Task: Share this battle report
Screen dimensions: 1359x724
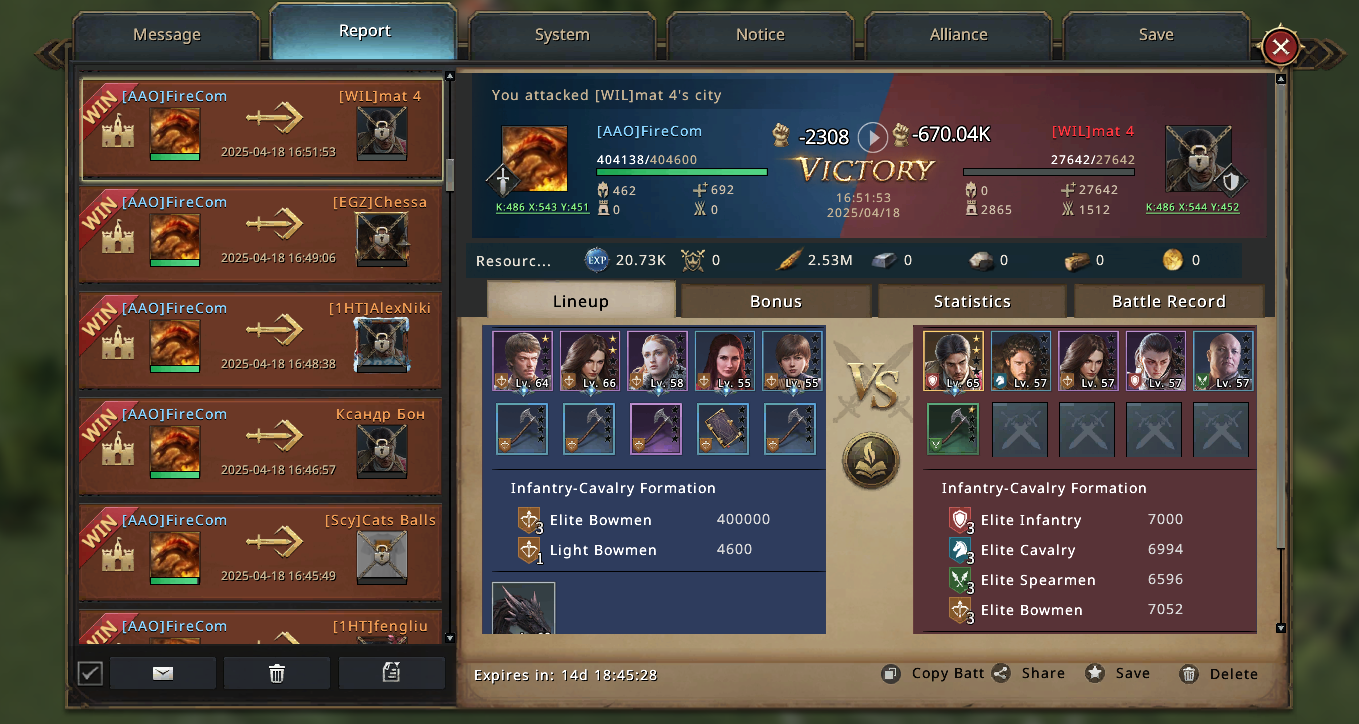Action: click(x=1029, y=673)
